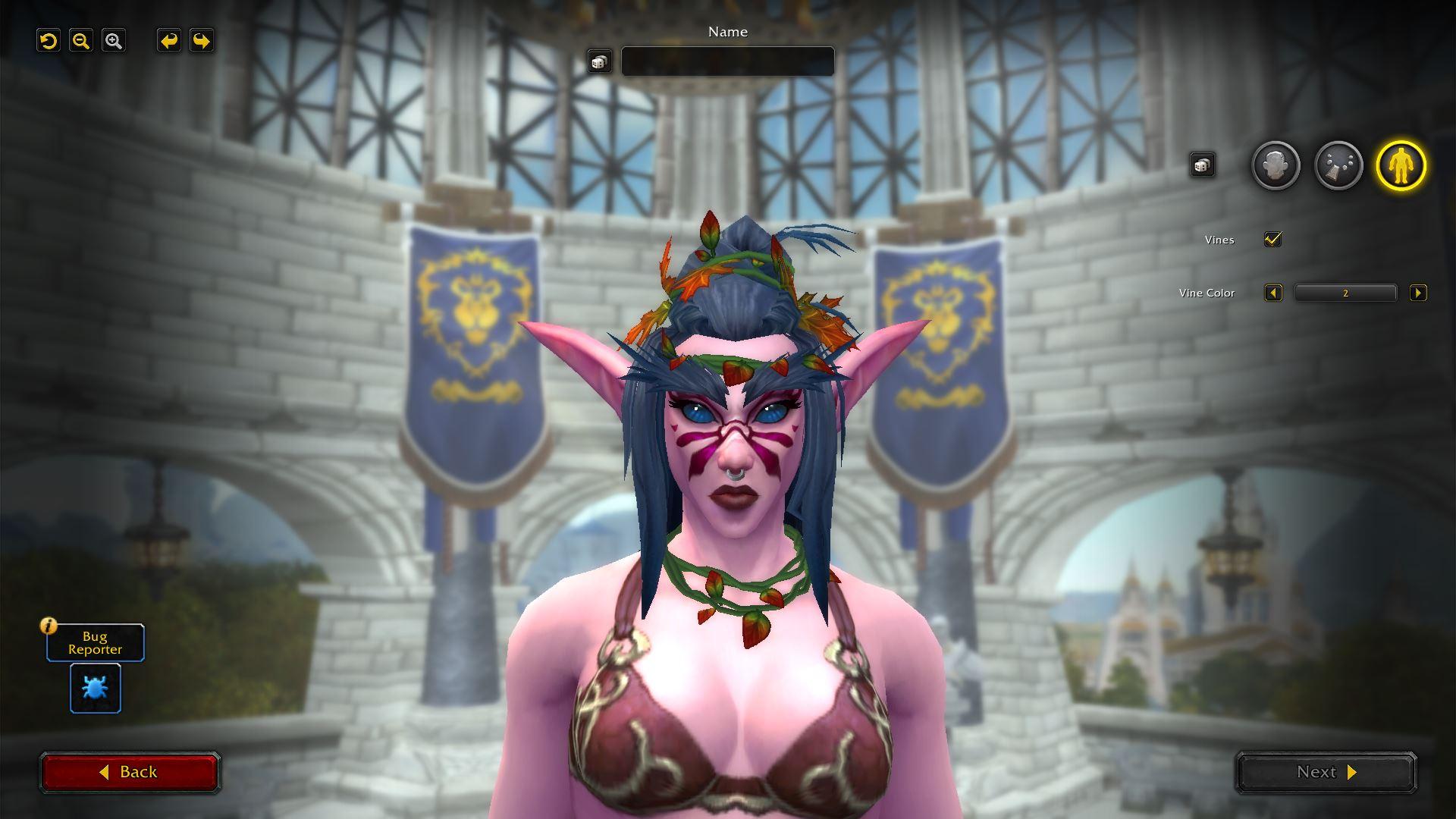1456x819 pixels.
Task: Open the Bug Reporter beetle icon
Action: (96, 688)
